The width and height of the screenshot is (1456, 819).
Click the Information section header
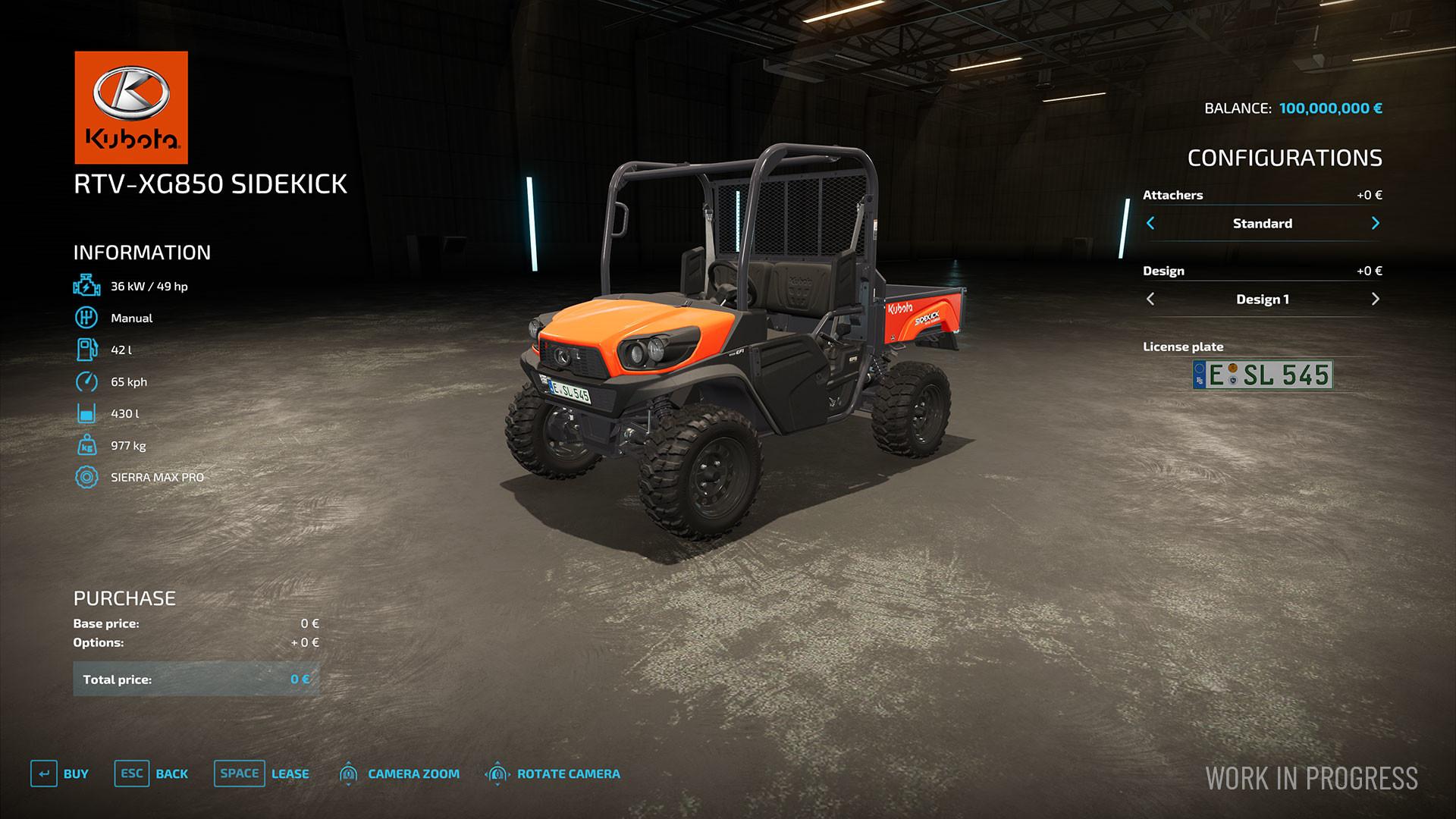coord(141,253)
